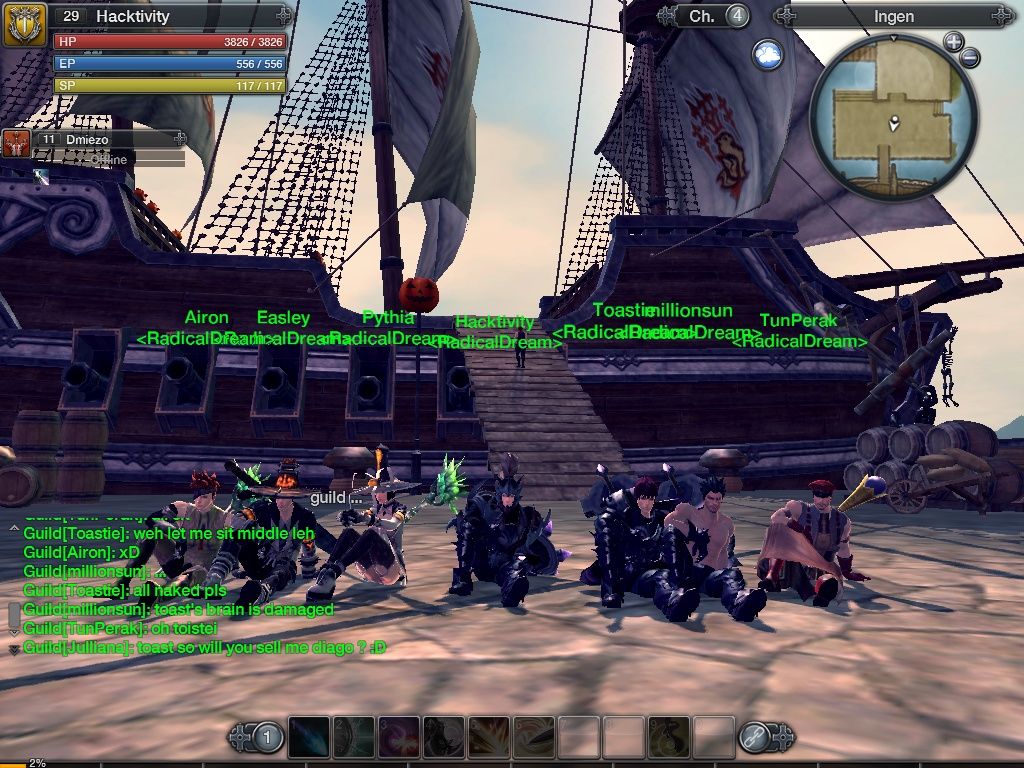1024x768 pixels.
Task: Expand the chat log with up arrow
Action: (14, 527)
